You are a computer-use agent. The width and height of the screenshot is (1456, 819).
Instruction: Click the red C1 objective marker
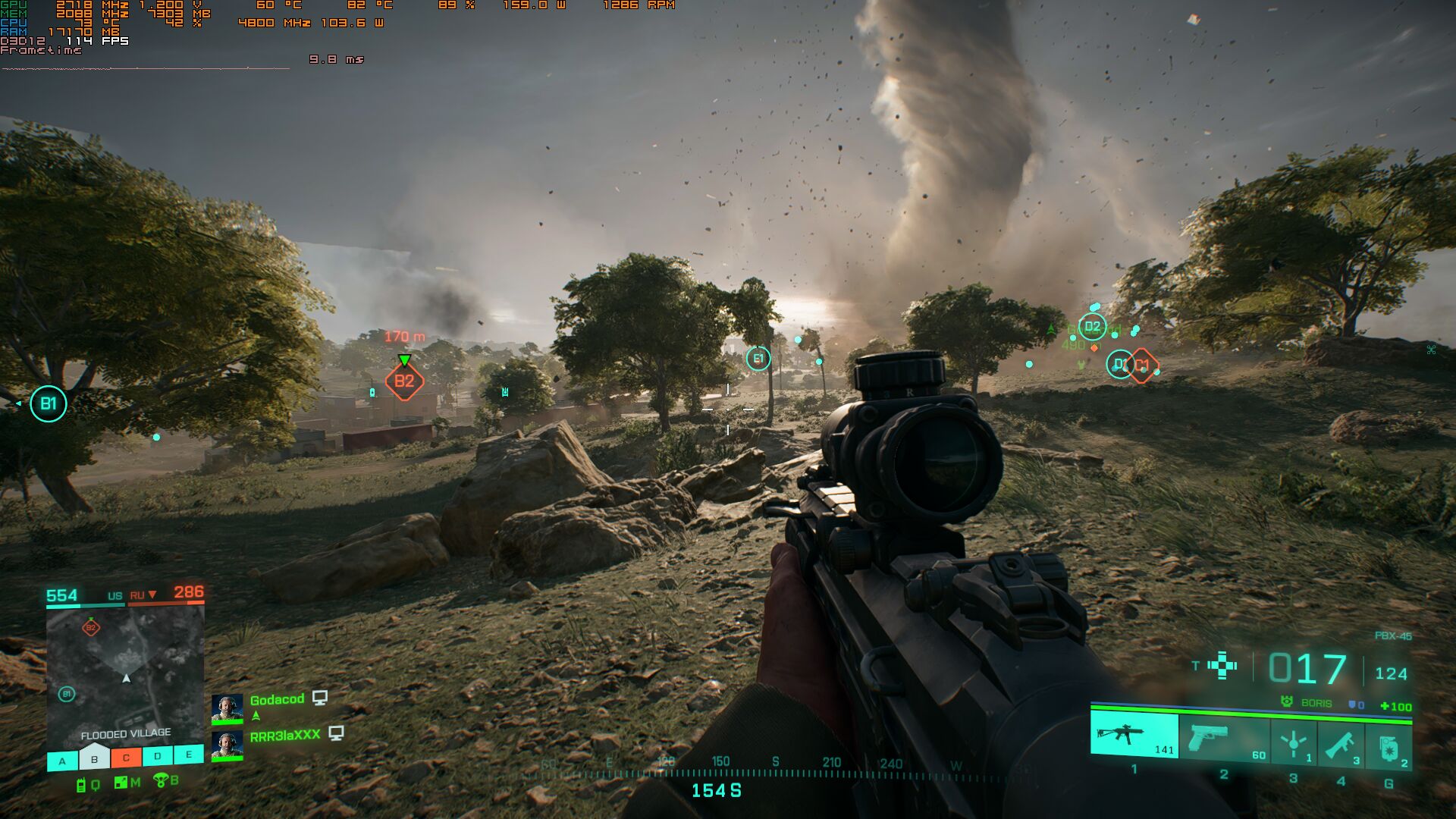(1142, 366)
